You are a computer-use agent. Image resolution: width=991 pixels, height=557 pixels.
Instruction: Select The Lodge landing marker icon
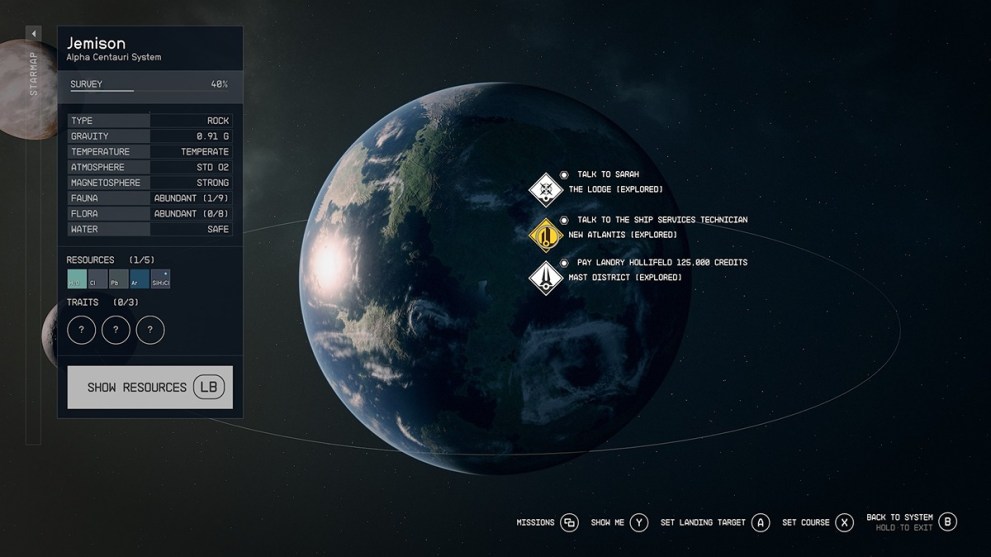546,189
